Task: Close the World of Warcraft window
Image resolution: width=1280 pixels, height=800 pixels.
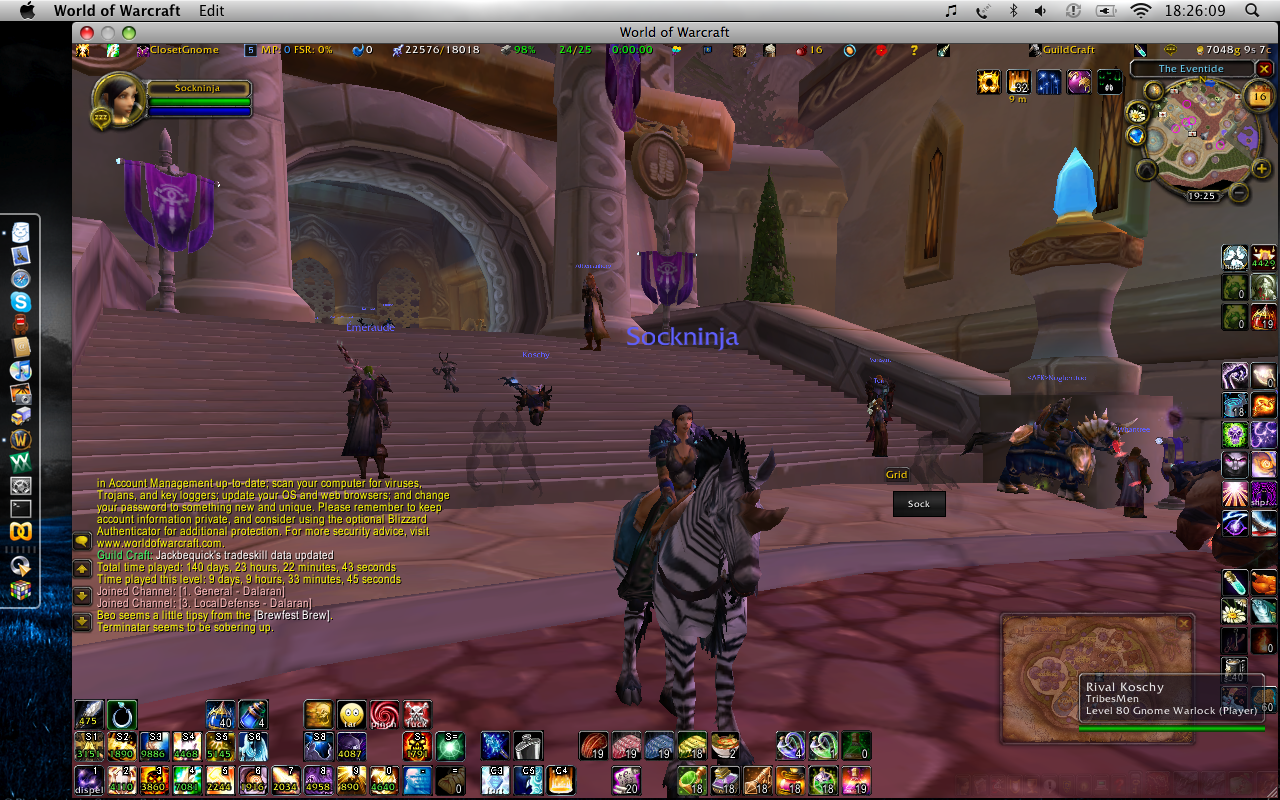Action: click(x=87, y=33)
